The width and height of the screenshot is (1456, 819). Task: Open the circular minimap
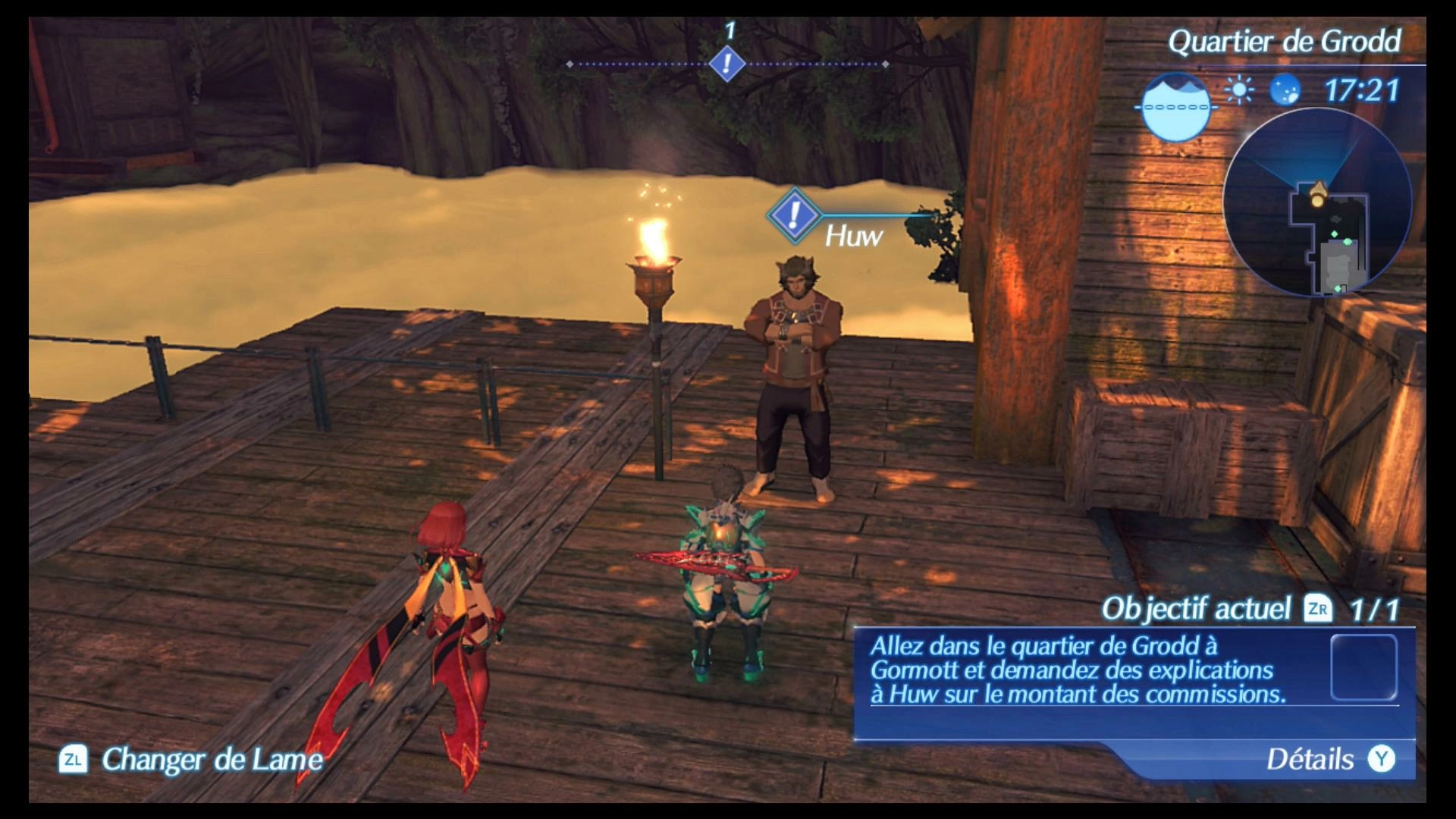[1317, 203]
